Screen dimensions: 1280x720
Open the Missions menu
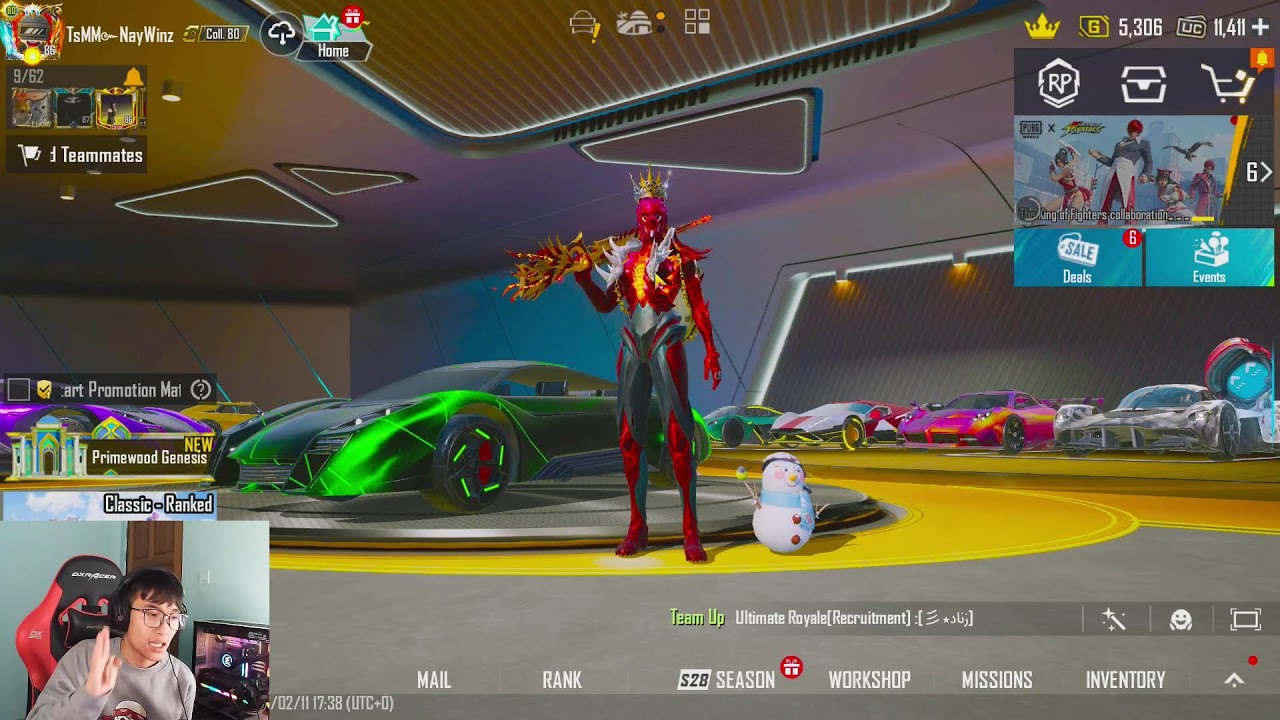pyautogui.click(x=997, y=680)
